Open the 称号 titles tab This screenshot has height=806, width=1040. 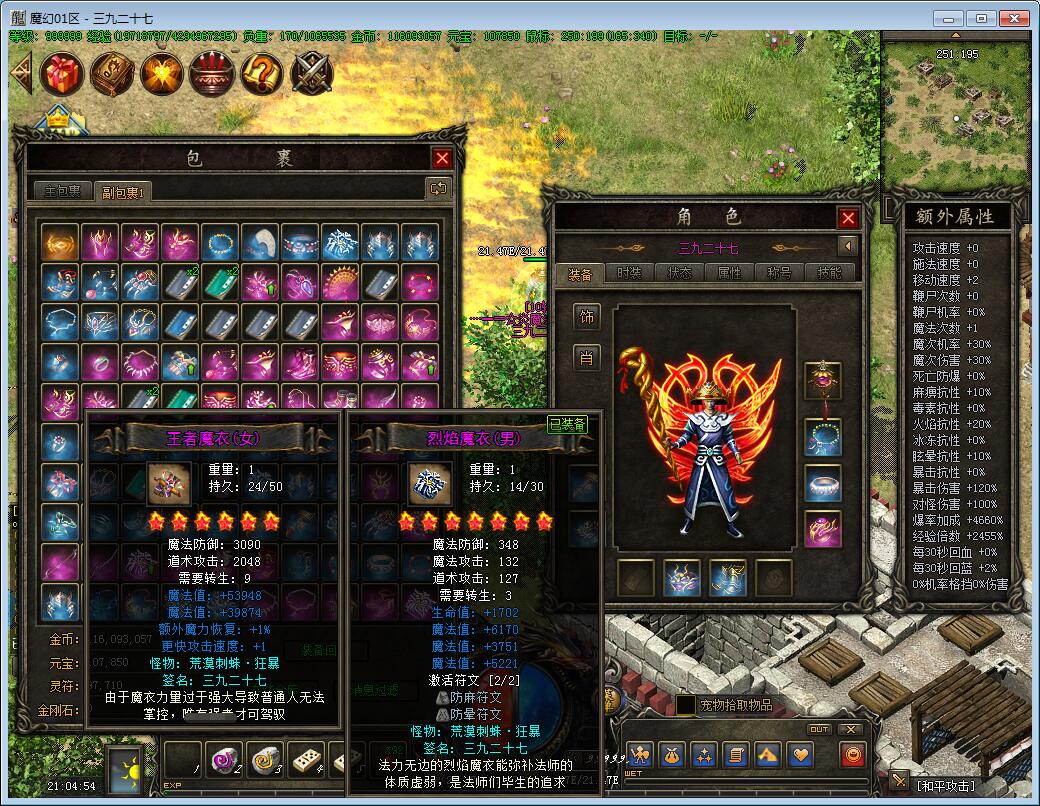[x=780, y=272]
